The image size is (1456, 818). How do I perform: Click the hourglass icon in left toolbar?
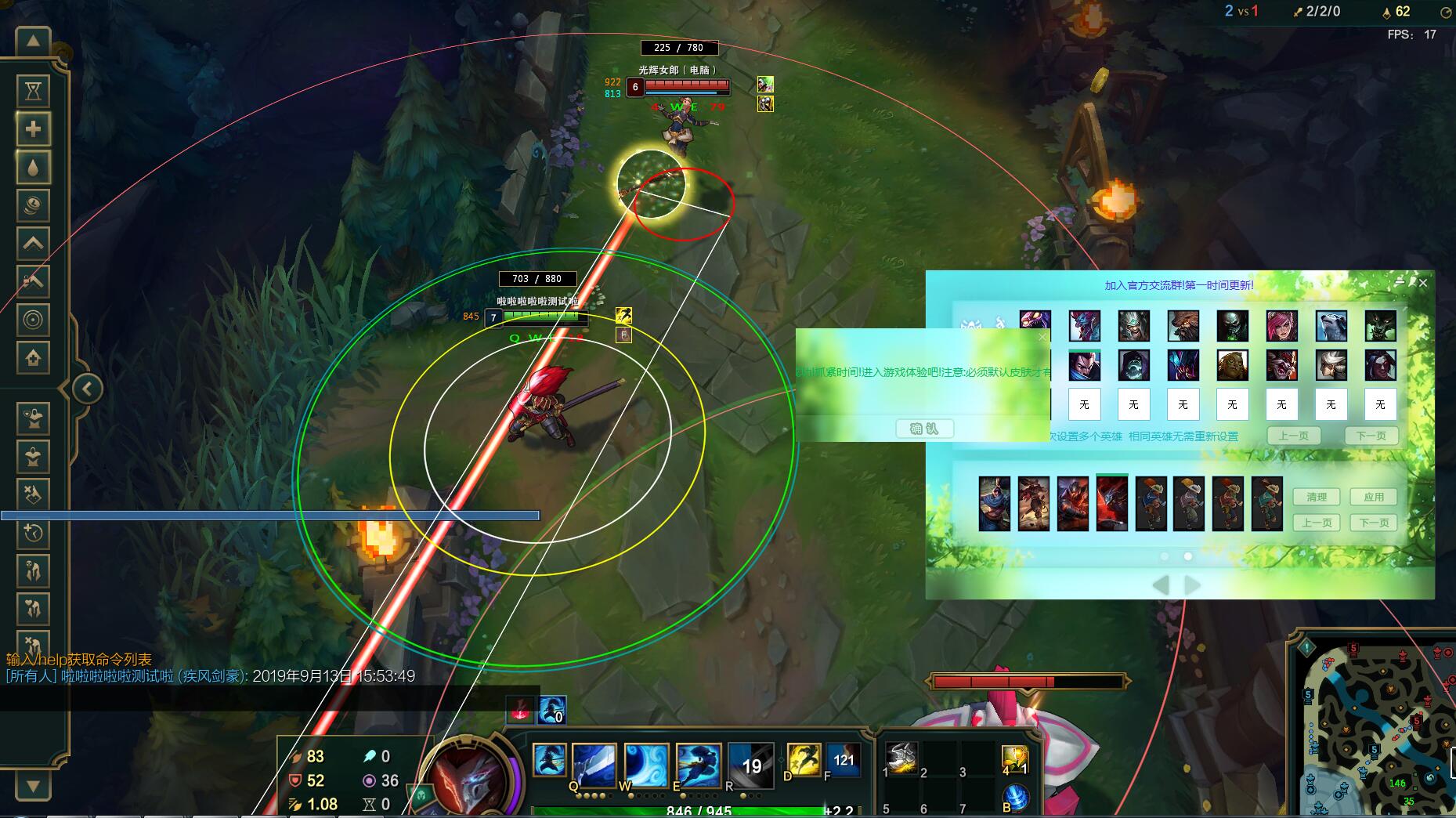pos(33,91)
